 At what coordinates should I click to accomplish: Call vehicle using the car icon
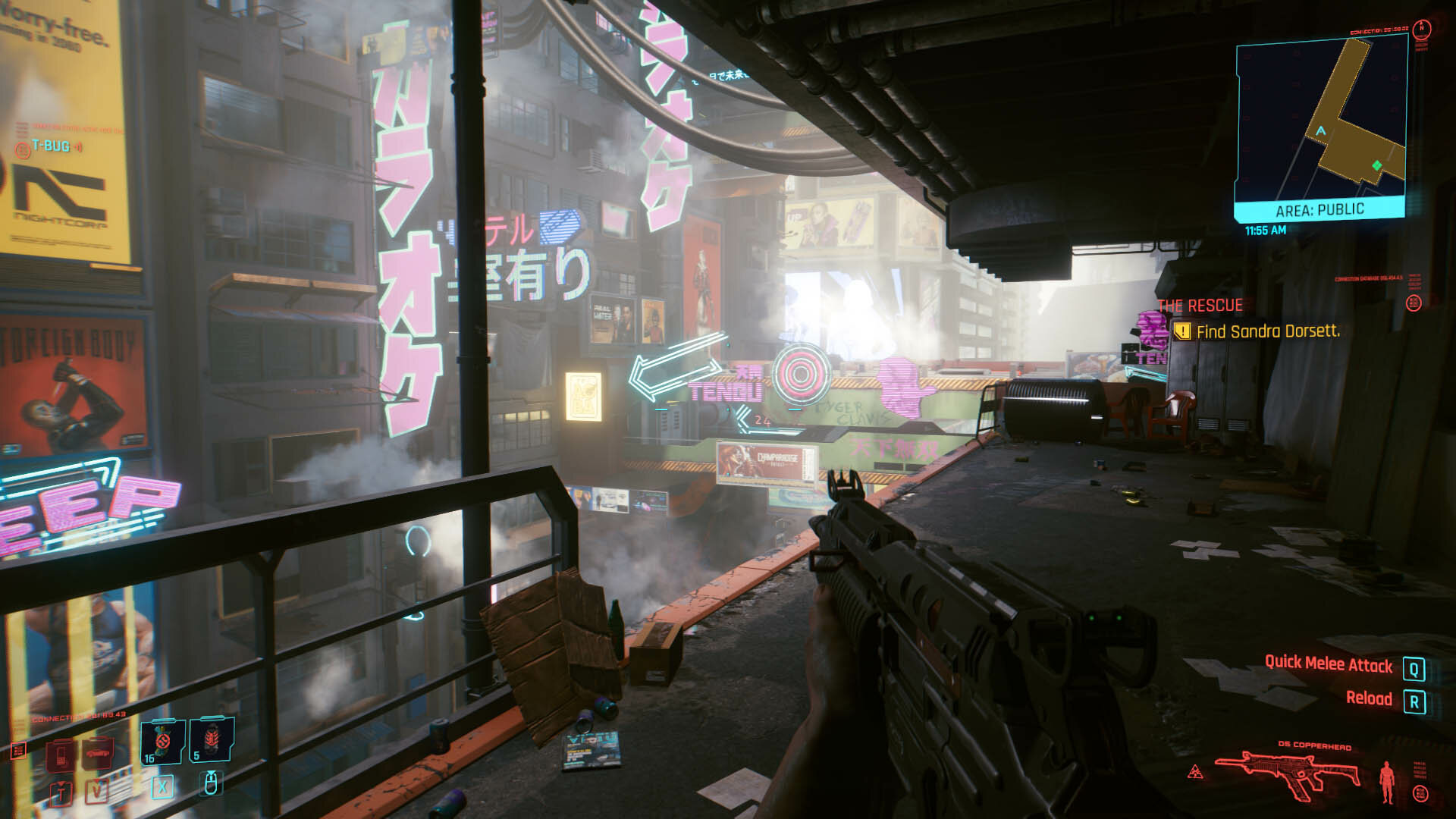tap(98, 754)
